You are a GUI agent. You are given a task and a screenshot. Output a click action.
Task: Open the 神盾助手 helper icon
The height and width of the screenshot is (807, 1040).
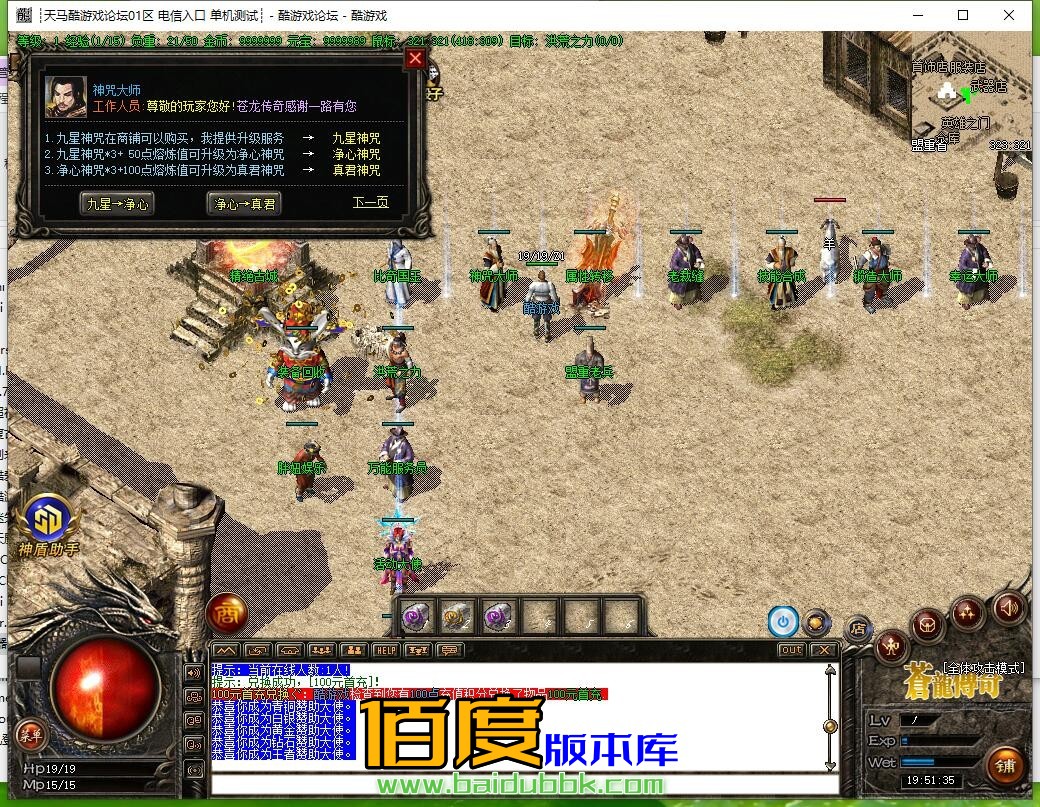pyautogui.click(x=47, y=521)
